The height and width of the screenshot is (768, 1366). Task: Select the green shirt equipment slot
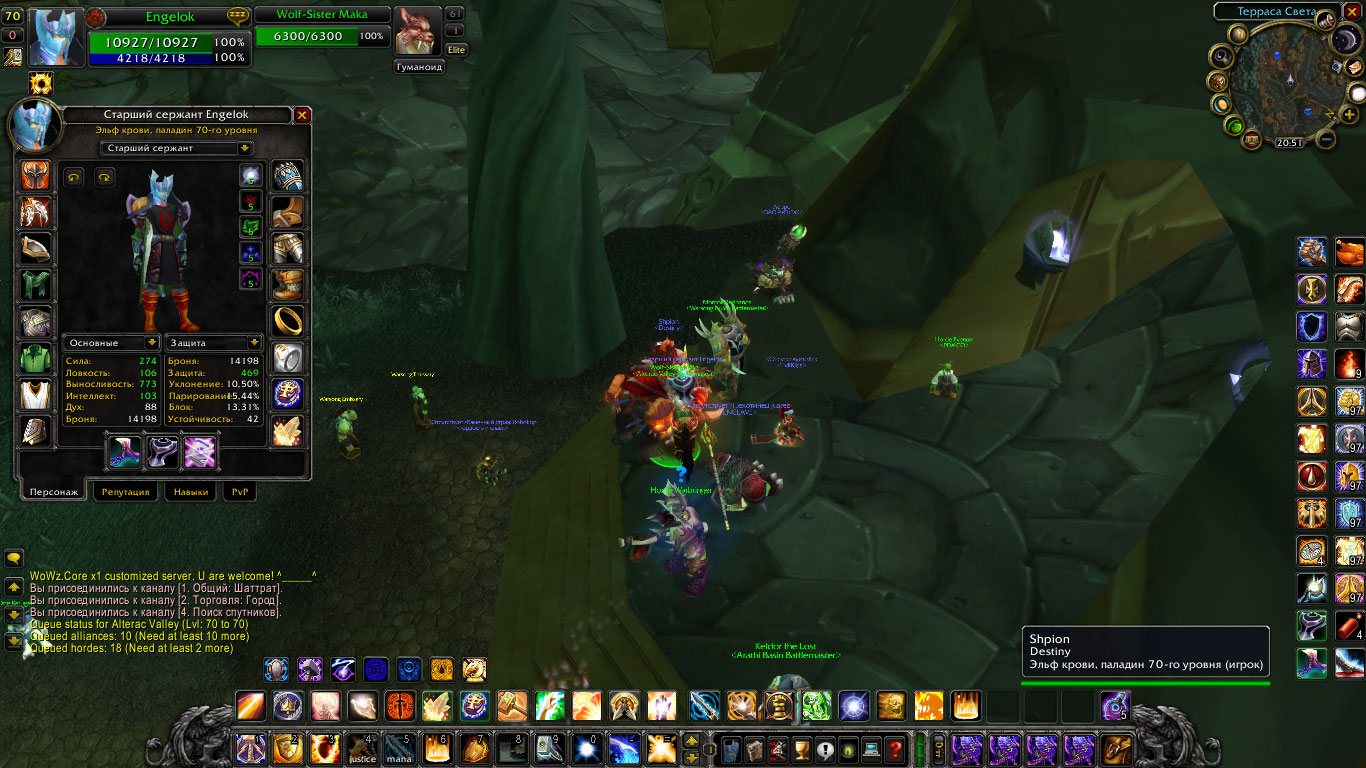coord(35,357)
